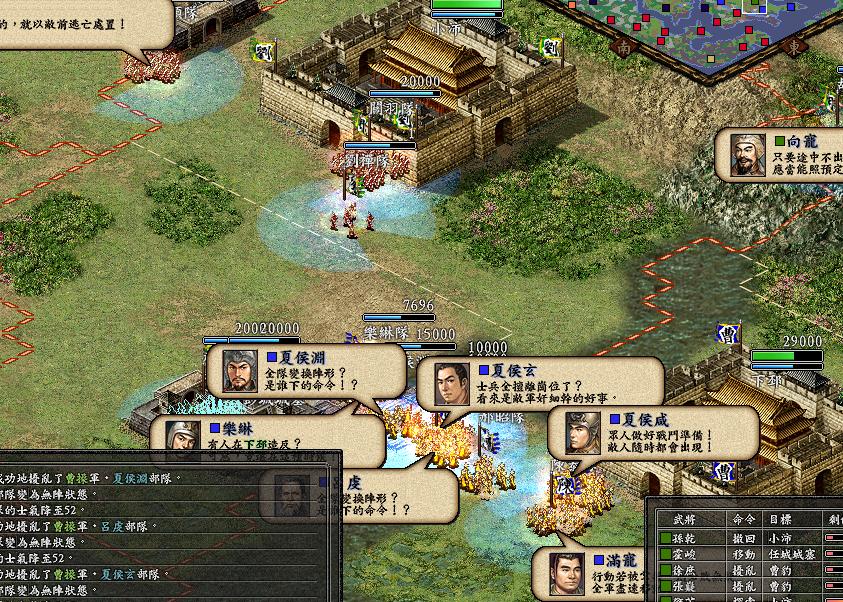Click the 南 (south) compass marker

pyautogui.click(x=624, y=47)
